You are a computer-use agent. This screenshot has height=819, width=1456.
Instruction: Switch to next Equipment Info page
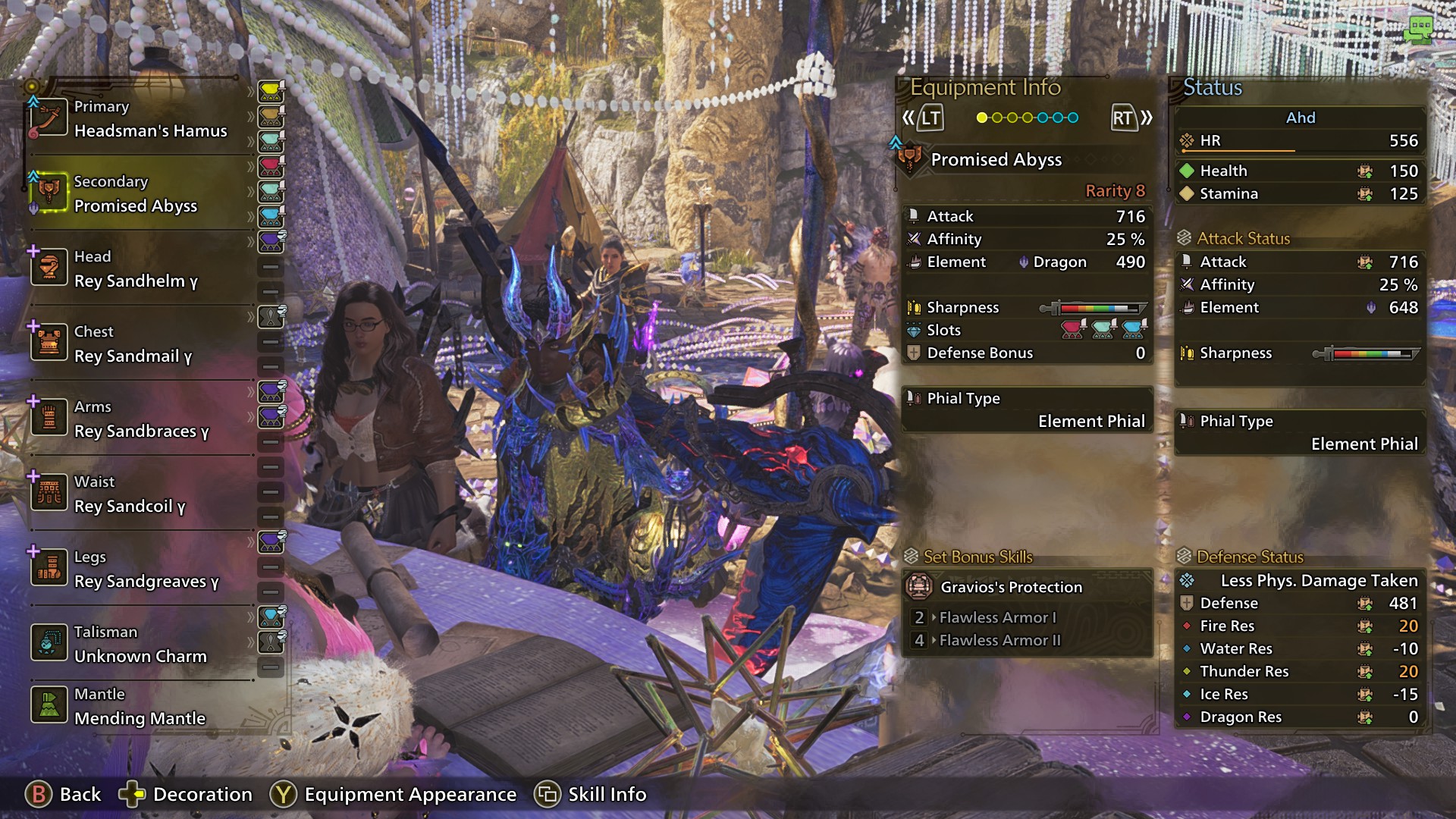[1131, 118]
